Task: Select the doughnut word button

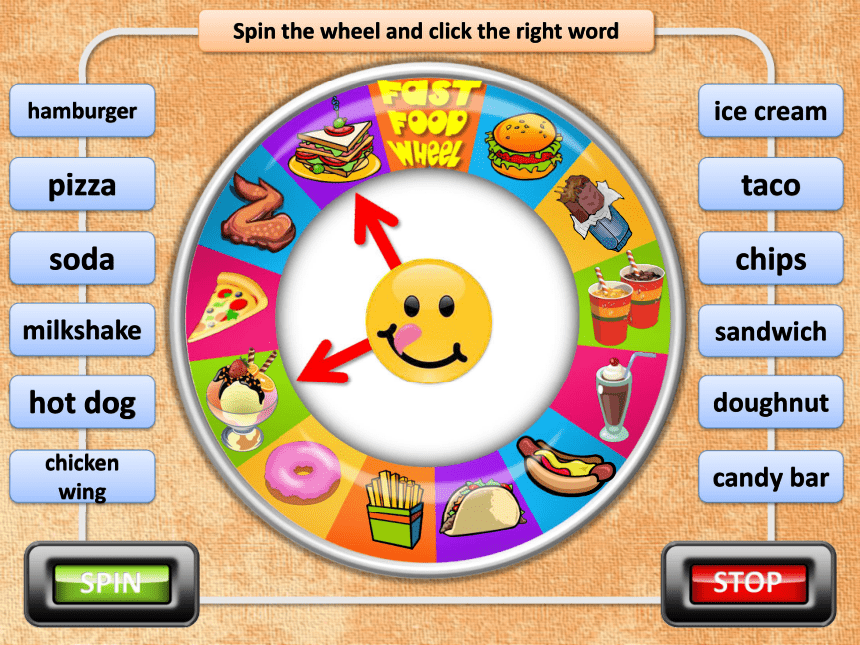Action: (770, 403)
